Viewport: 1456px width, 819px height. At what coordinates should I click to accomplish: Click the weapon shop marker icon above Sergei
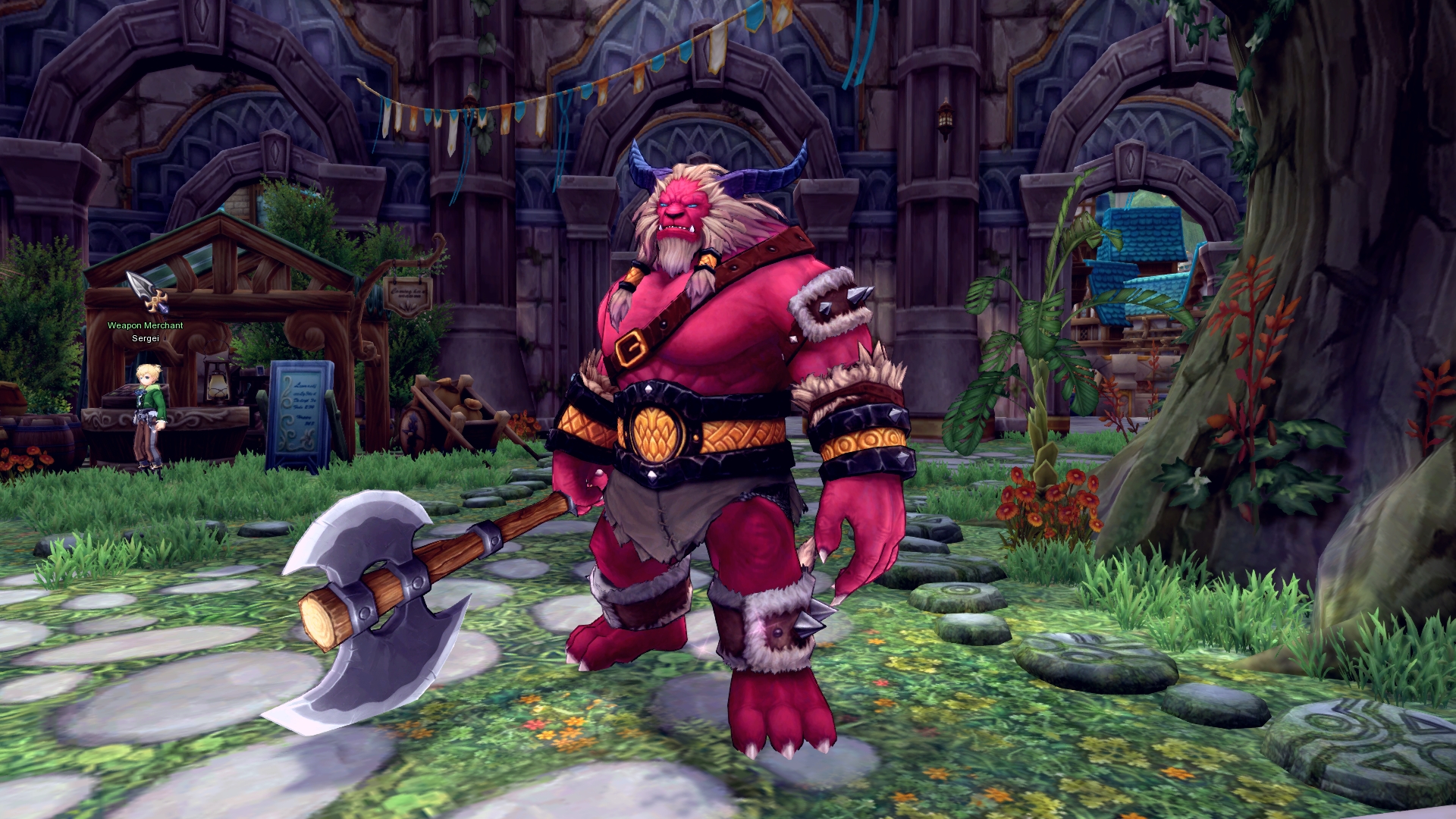coord(147,293)
